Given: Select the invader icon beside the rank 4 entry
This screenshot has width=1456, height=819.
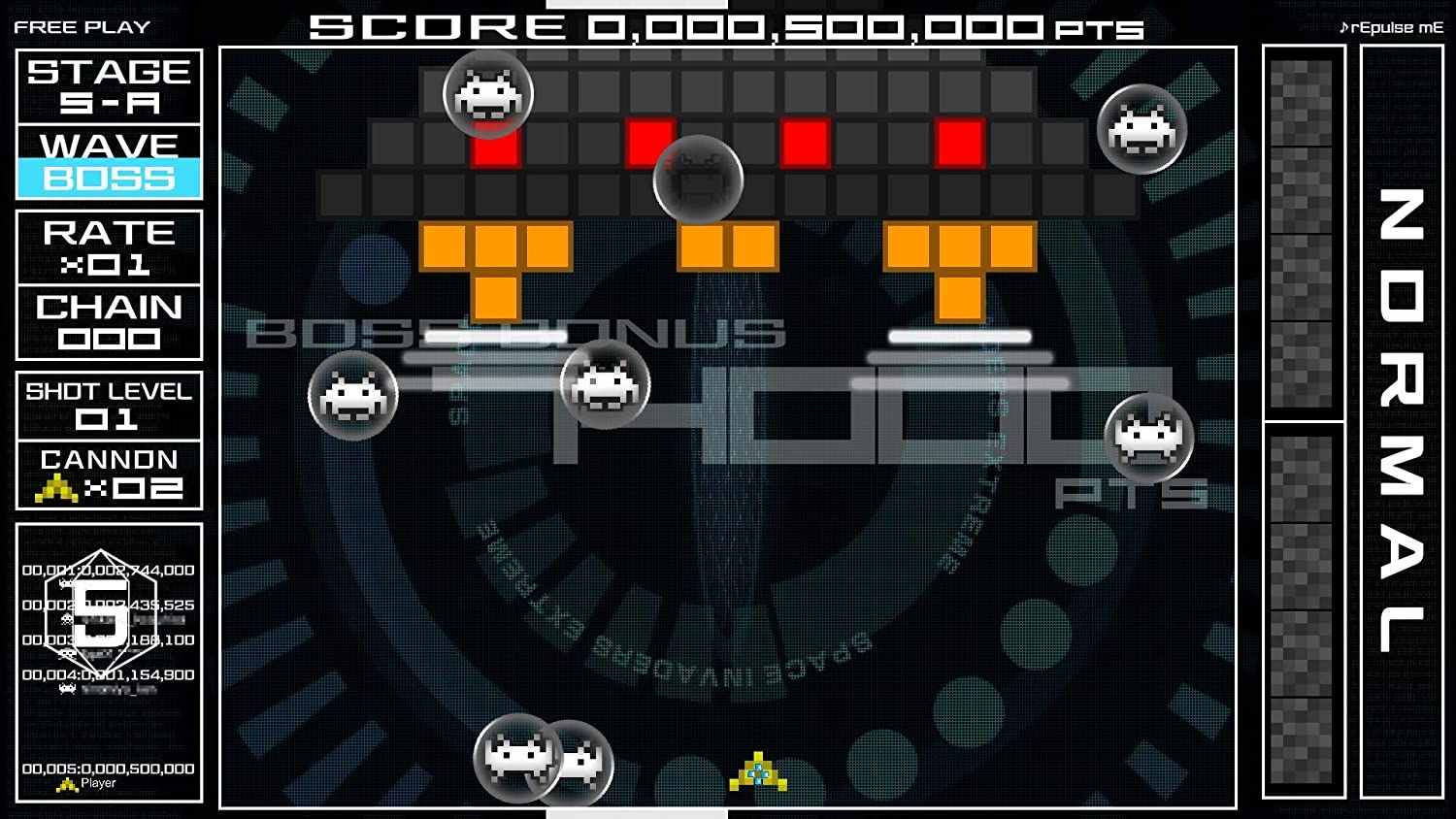Looking at the screenshot, I should 66,688.
